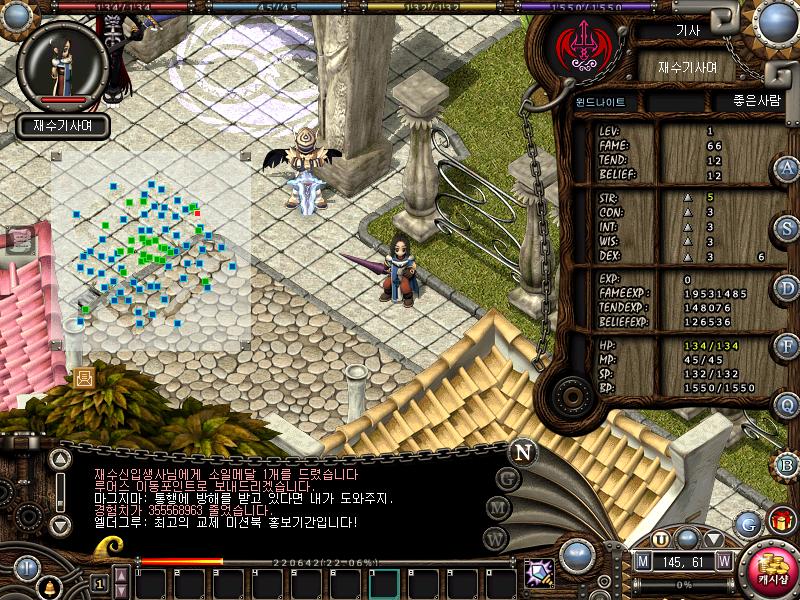
Task: Open the orange mail icon above the chat
Action: 83,377
